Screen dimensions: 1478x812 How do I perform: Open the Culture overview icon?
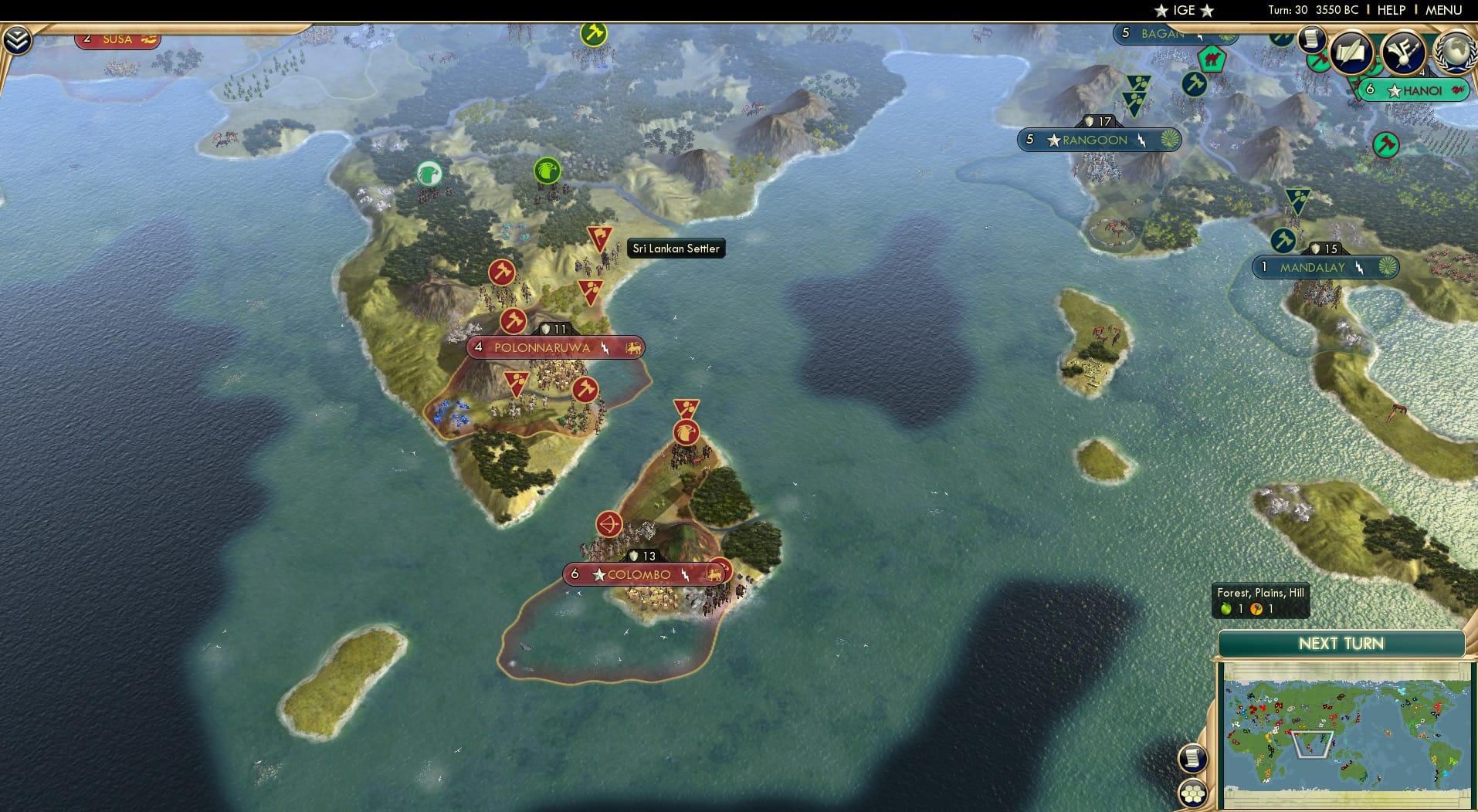pyautogui.click(x=1404, y=54)
